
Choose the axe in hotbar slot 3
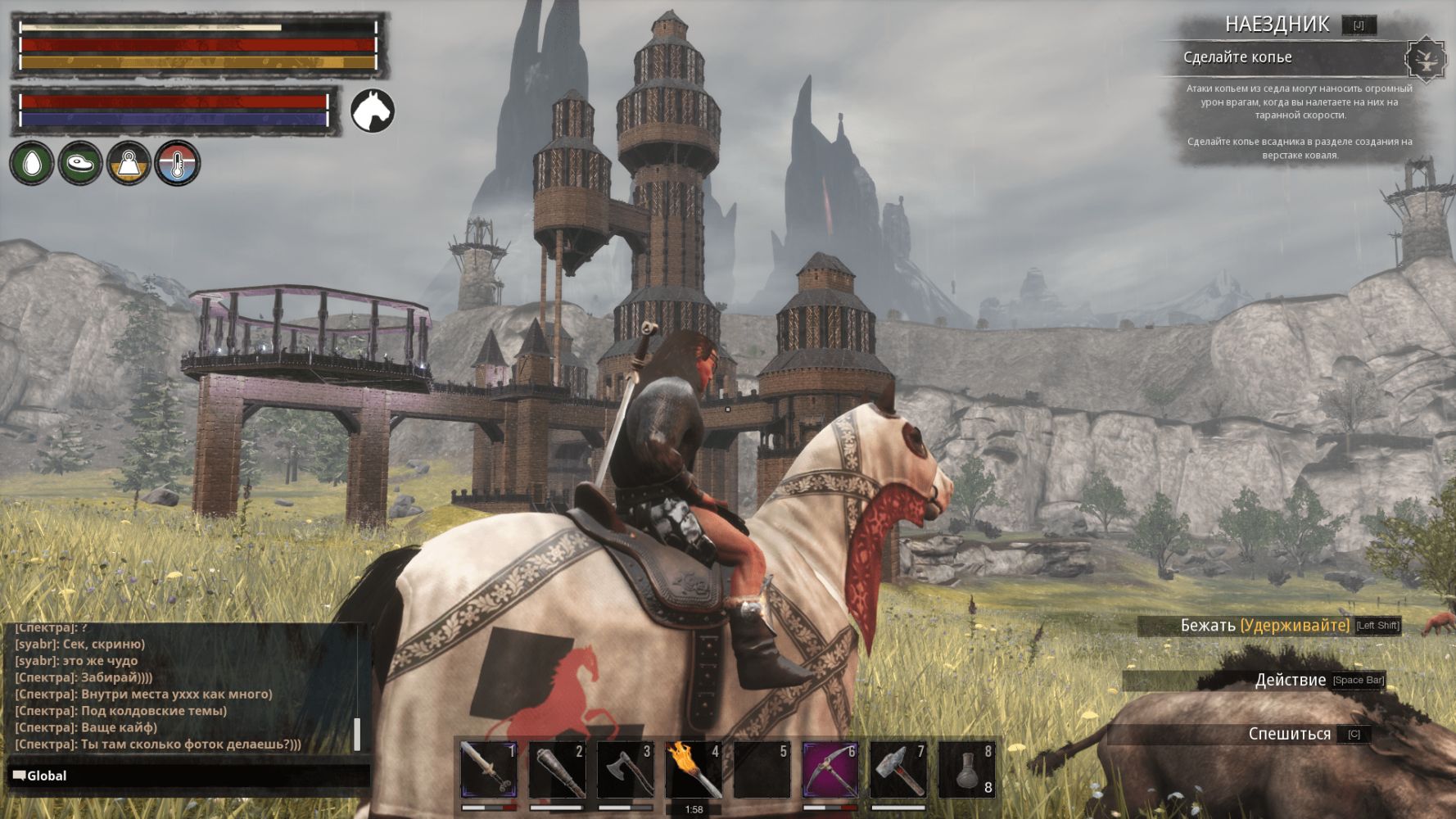point(625,770)
